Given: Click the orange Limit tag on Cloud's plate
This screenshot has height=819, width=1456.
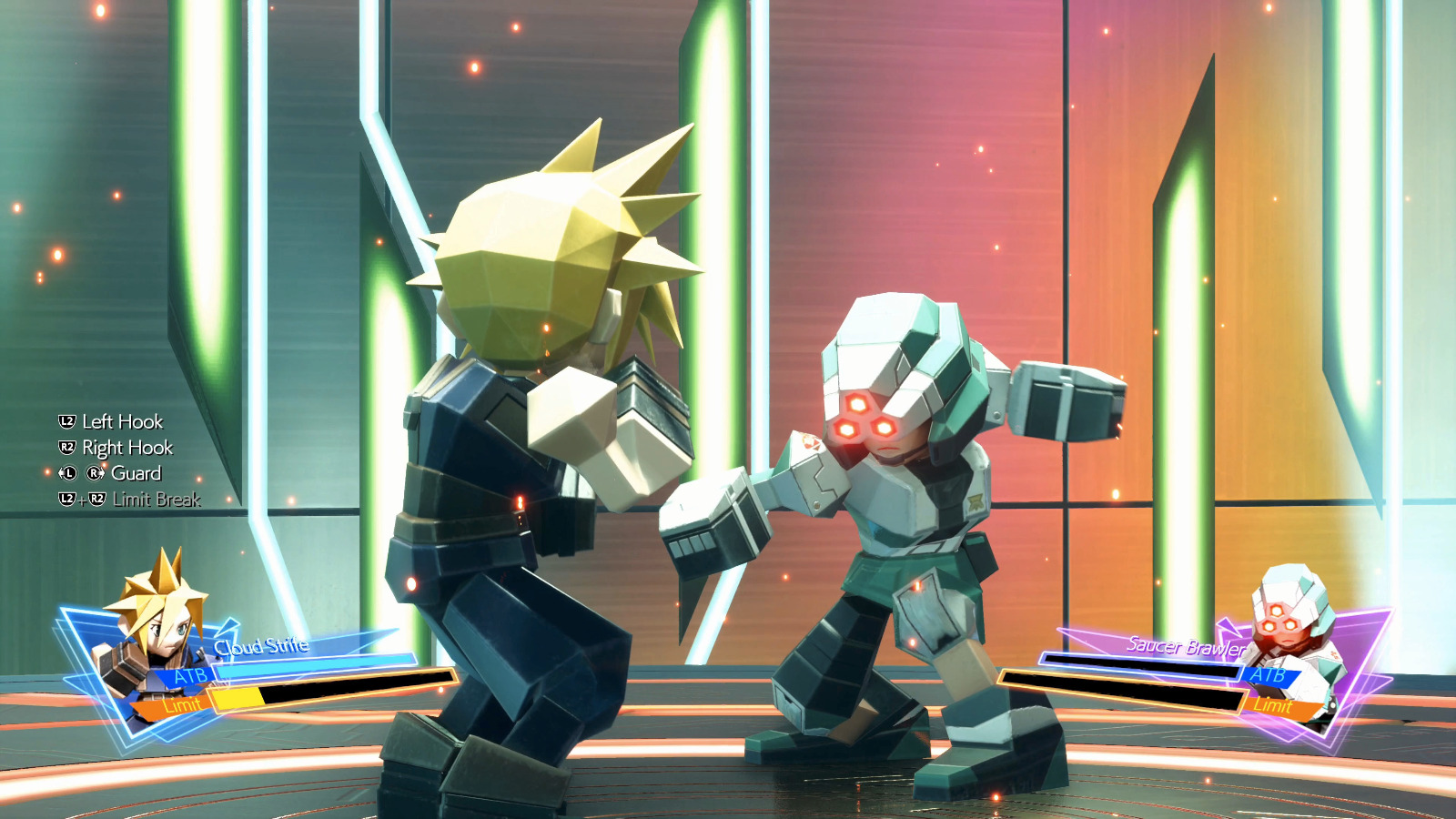Looking at the screenshot, I should pyautogui.click(x=183, y=704).
